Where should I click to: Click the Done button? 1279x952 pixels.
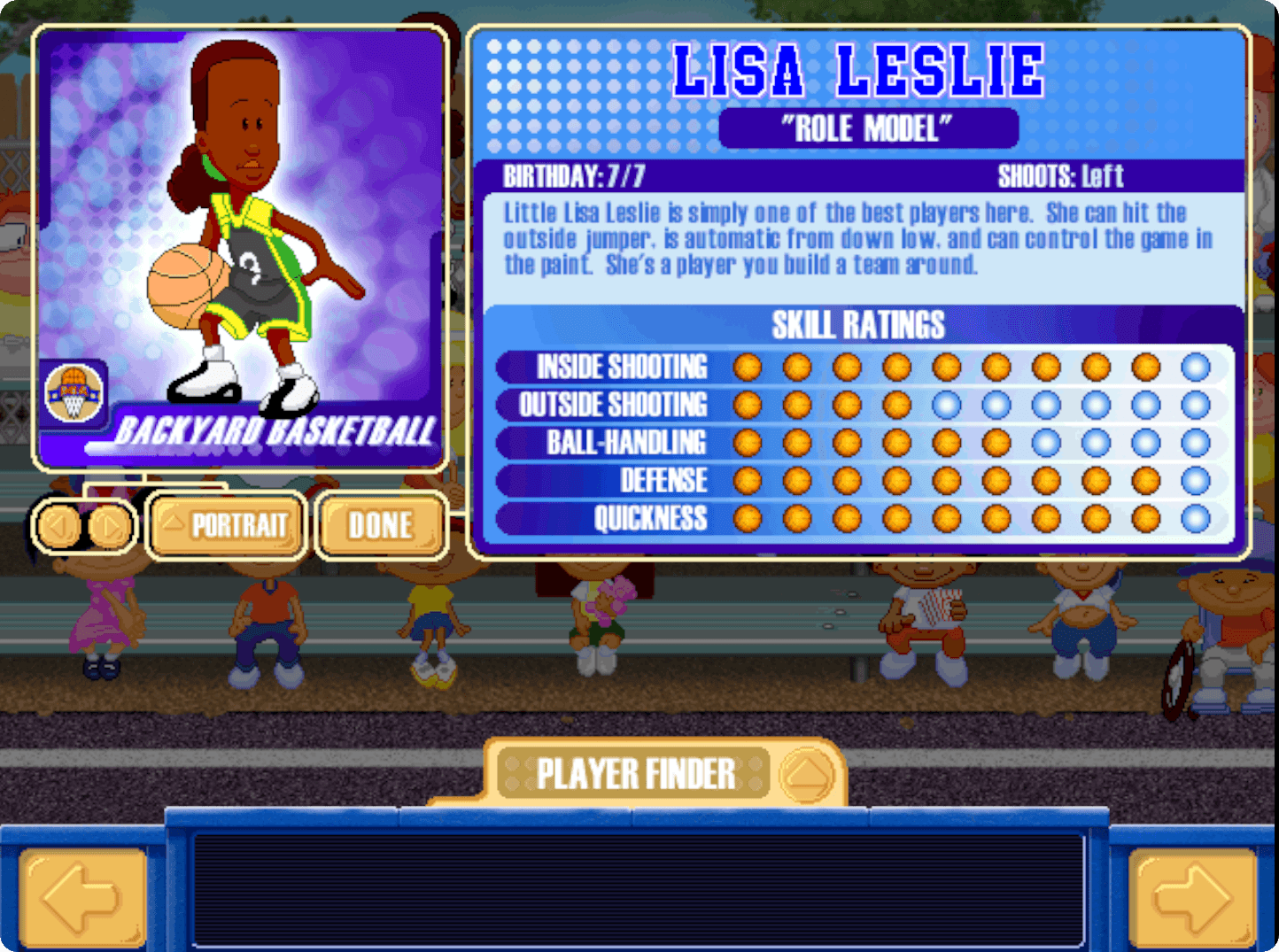coord(379,525)
